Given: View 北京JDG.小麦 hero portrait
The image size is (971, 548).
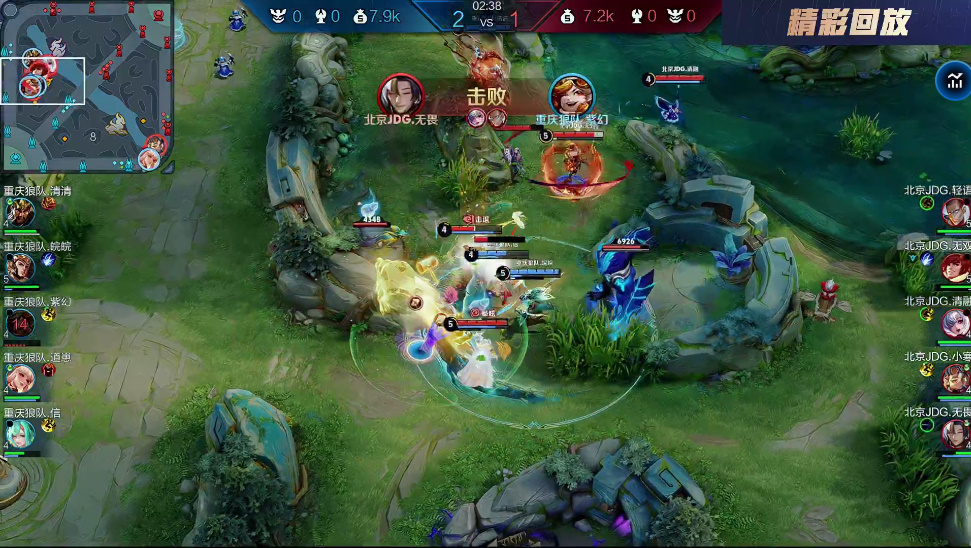Looking at the screenshot, I should click(955, 378).
